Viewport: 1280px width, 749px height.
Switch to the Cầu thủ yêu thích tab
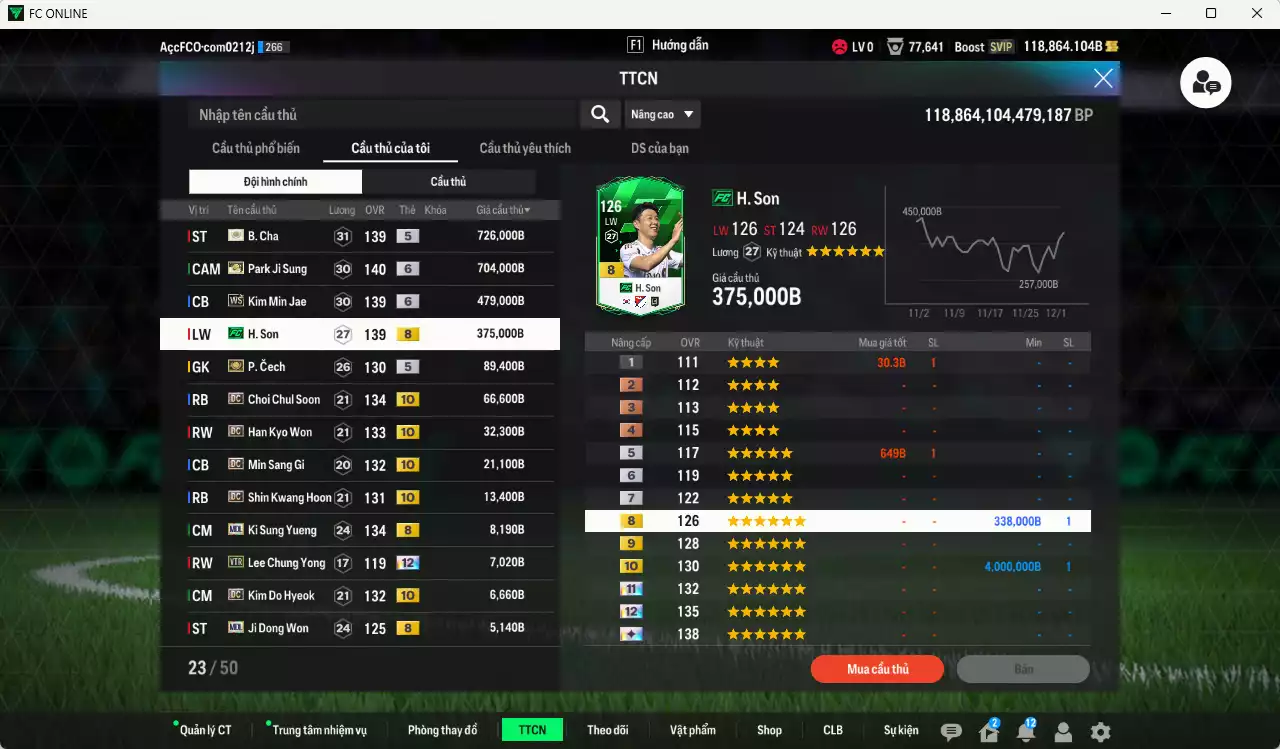525,148
